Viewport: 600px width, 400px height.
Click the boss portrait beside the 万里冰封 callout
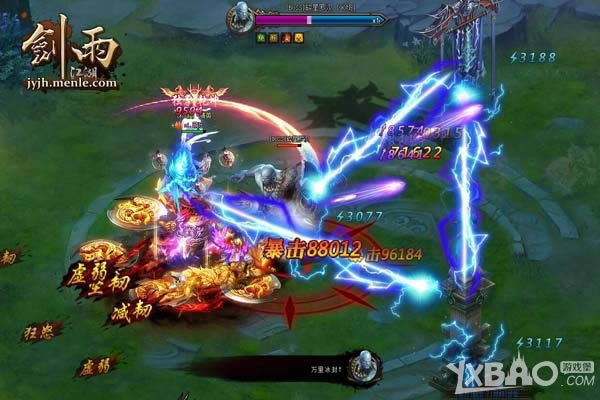click(x=363, y=366)
